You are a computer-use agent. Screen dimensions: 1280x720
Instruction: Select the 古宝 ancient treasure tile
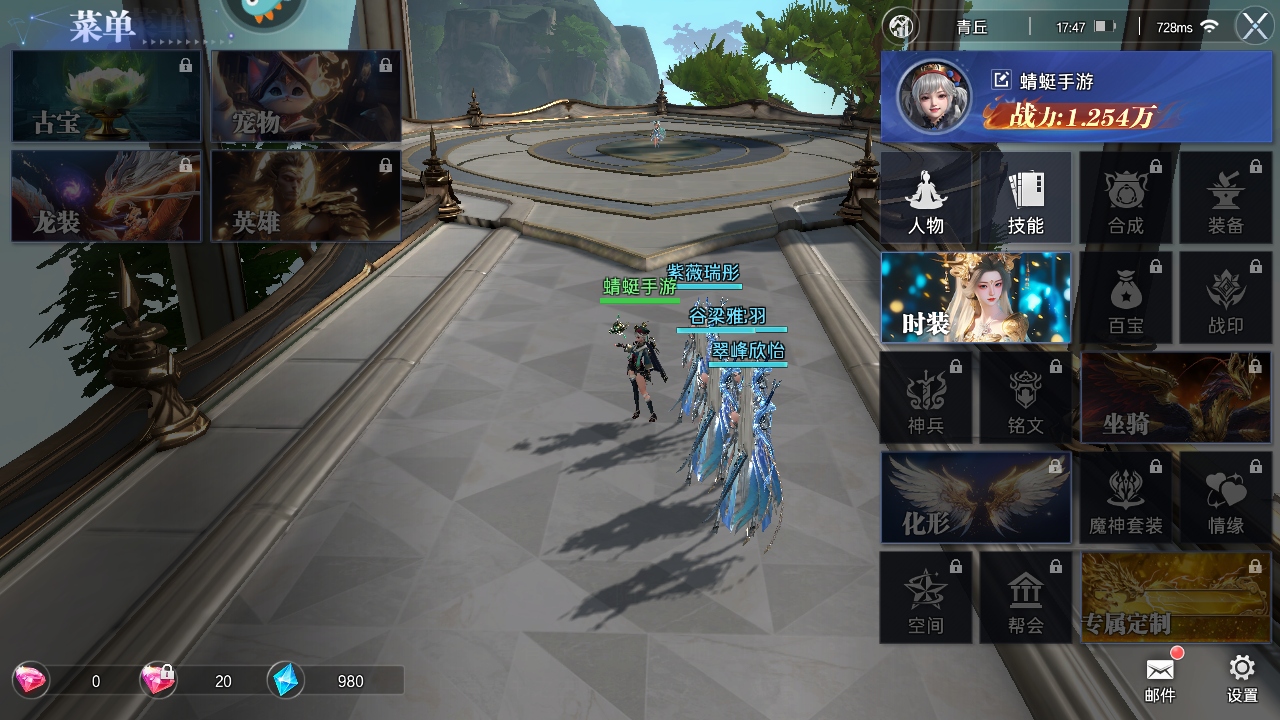[x=106, y=96]
